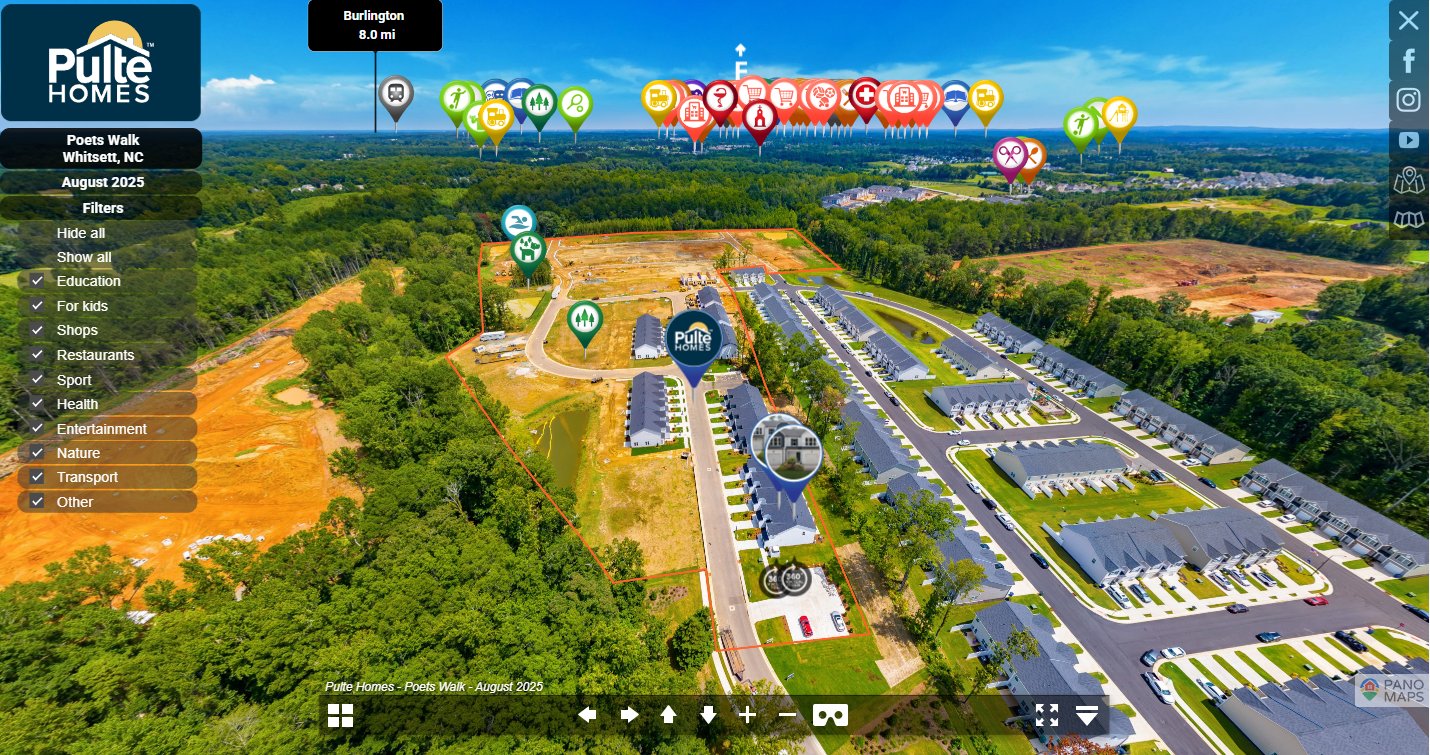Toggle the Transport filter checkbox

(x=38, y=477)
